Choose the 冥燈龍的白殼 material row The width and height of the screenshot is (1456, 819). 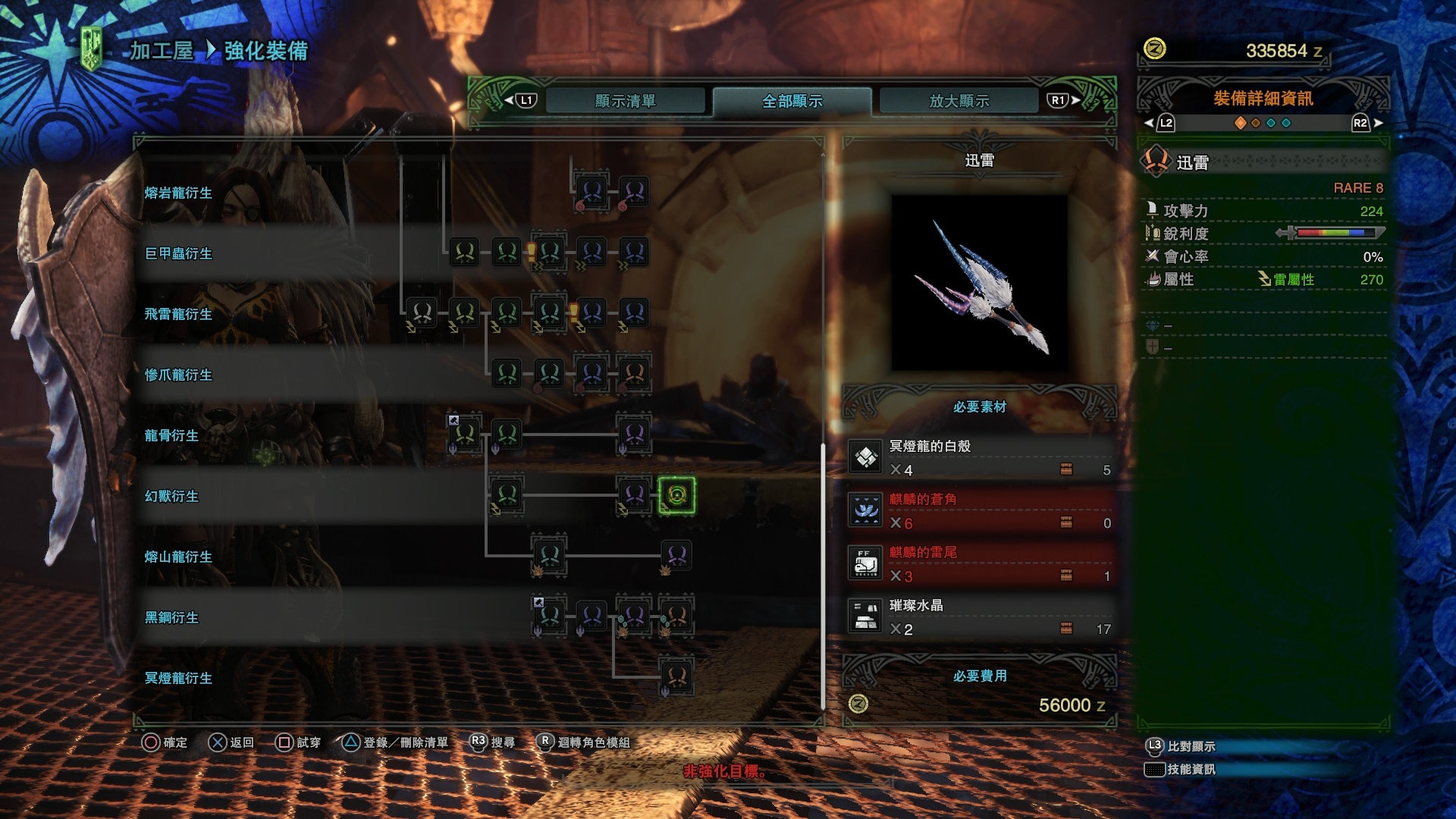tap(980, 458)
